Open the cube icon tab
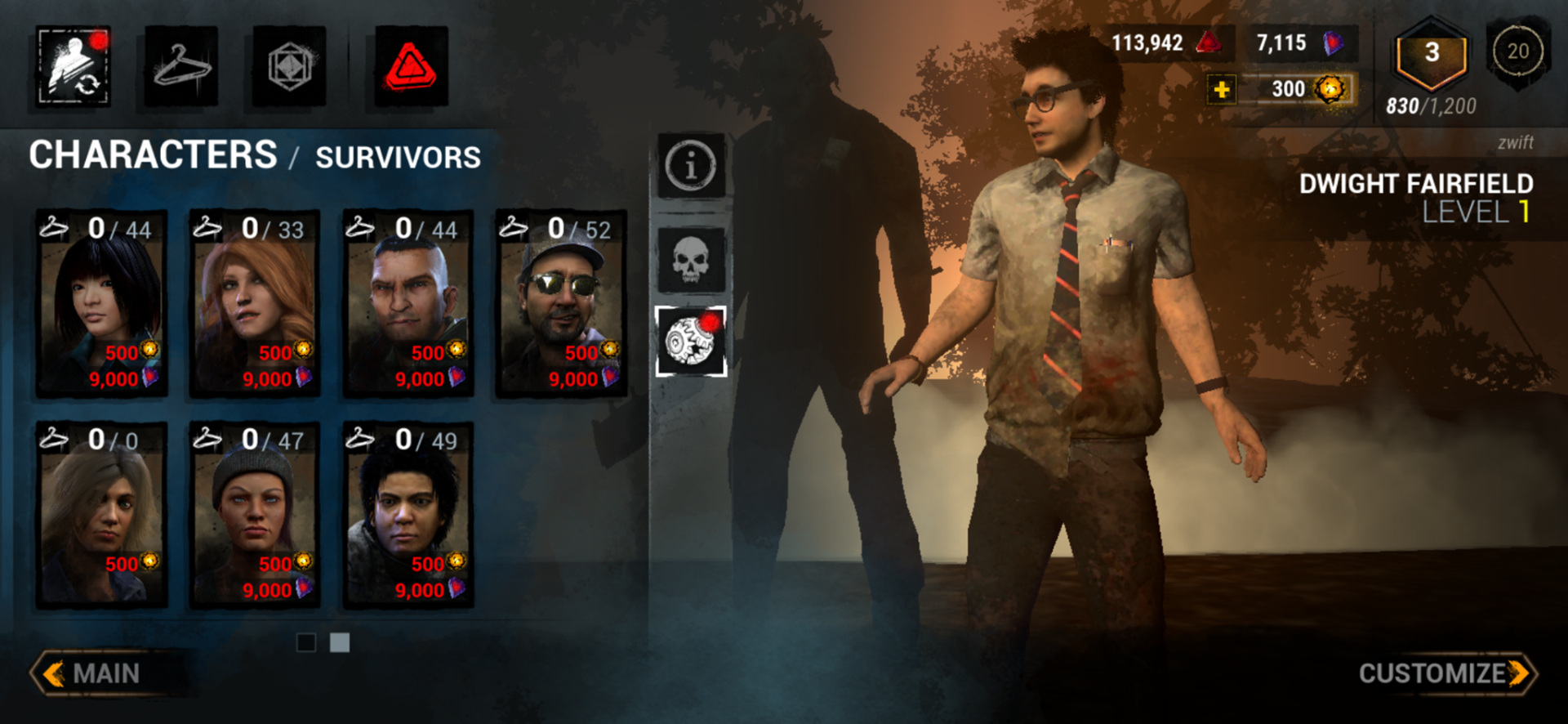The height and width of the screenshot is (724, 1568). click(x=289, y=67)
